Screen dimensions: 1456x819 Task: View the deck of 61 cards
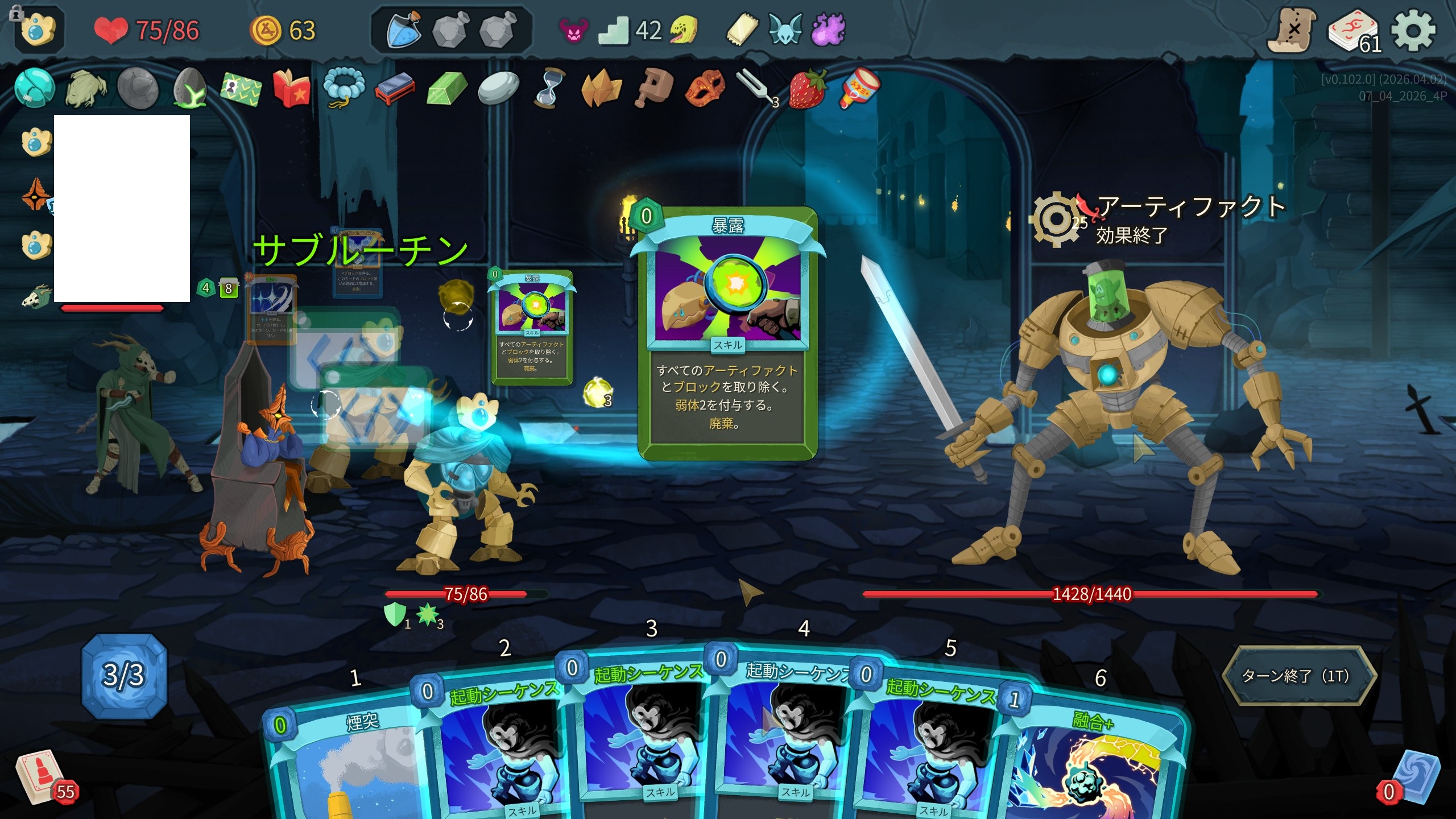click(1354, 32)
